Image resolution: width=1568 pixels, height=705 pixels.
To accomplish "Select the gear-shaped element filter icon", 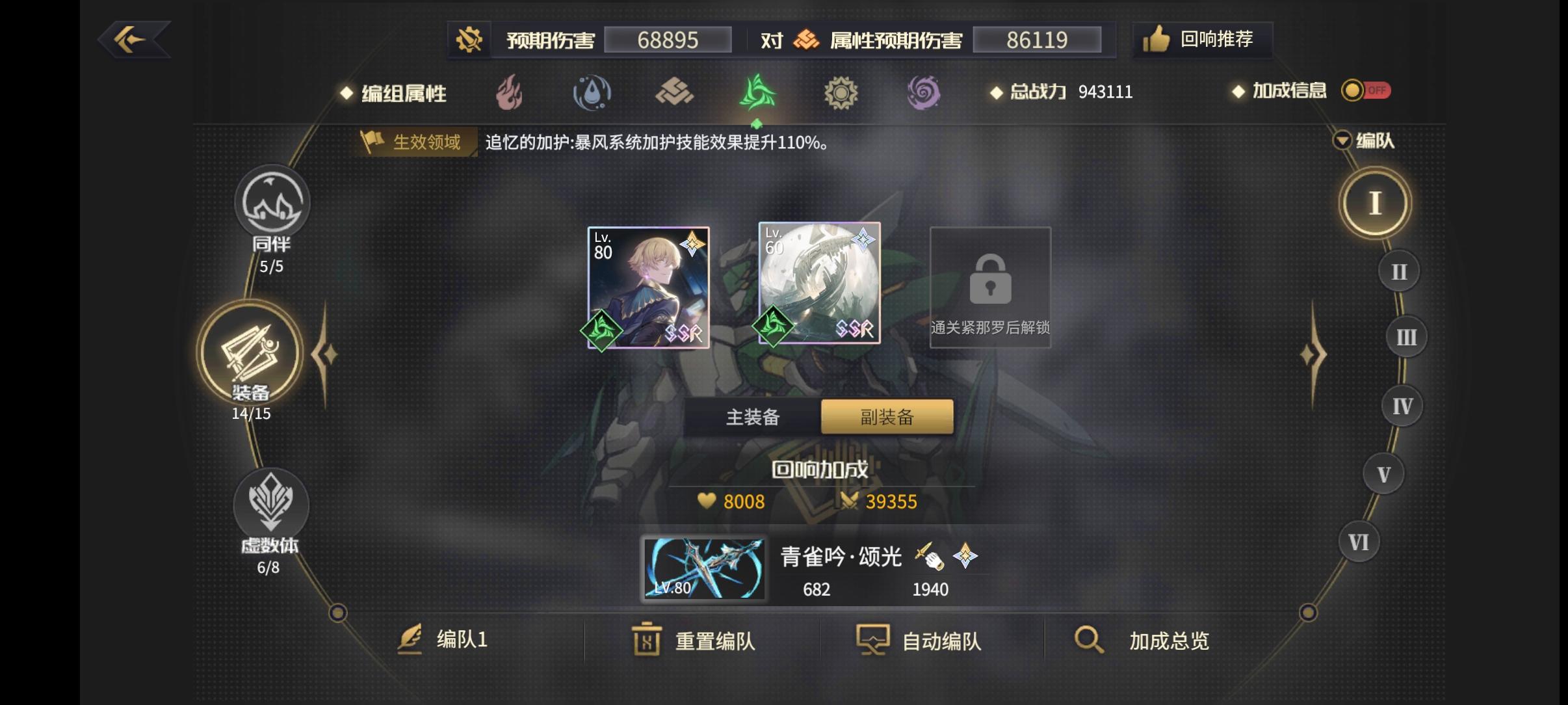I will point(842,93).
